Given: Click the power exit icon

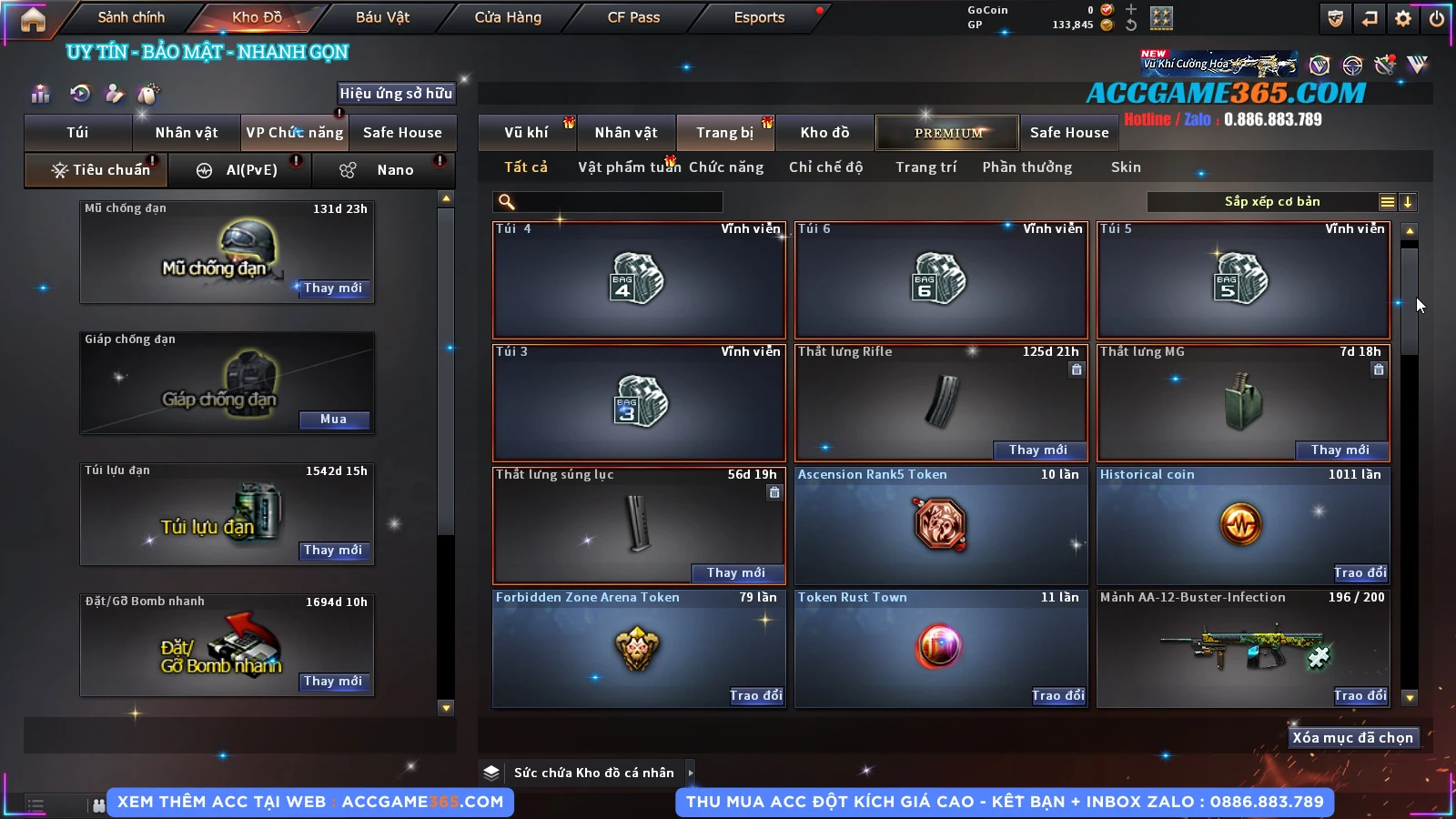Looking at the screenshot, I should point(1437,18).
